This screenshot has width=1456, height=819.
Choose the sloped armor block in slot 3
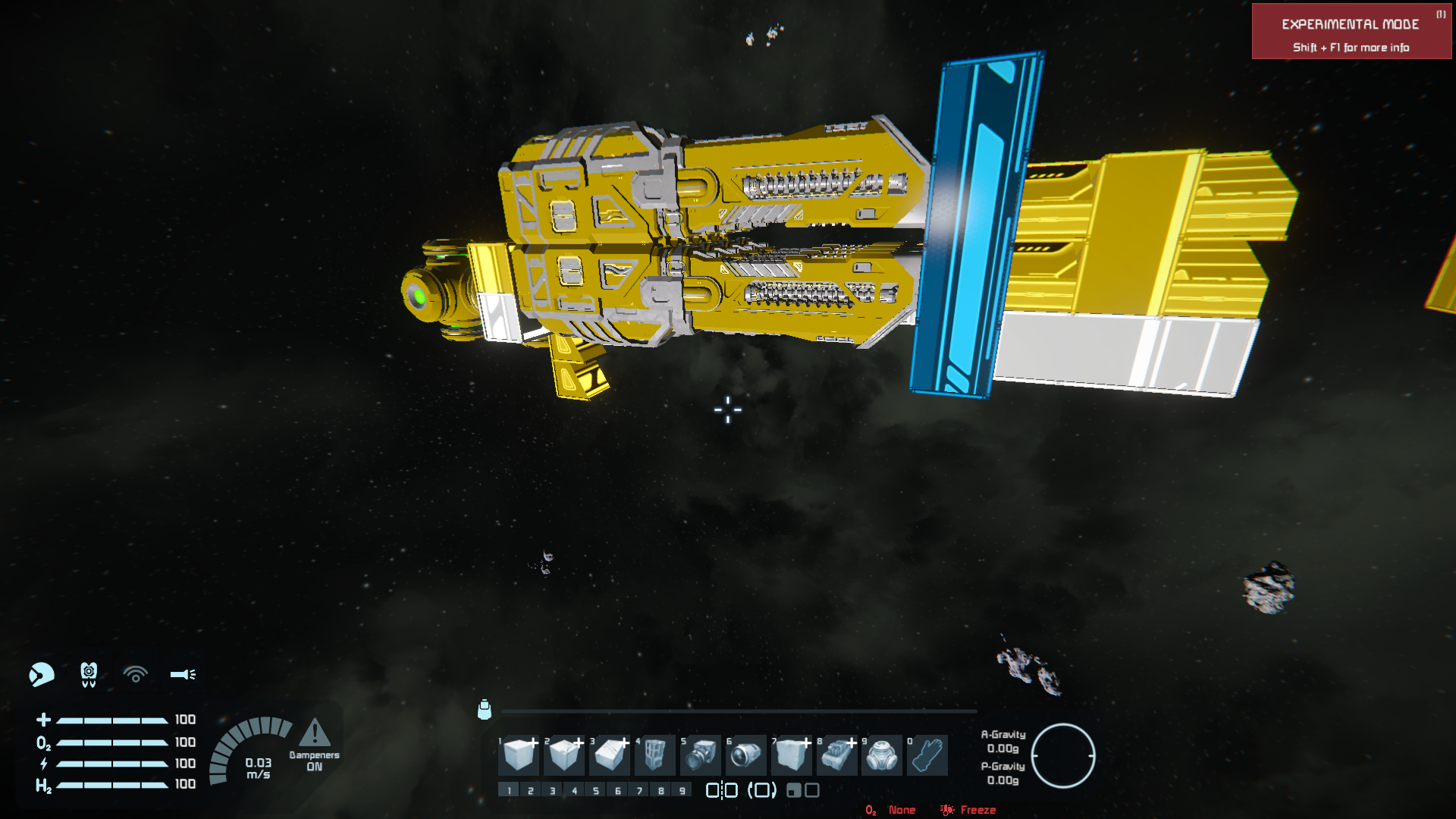tap(610, 755)
